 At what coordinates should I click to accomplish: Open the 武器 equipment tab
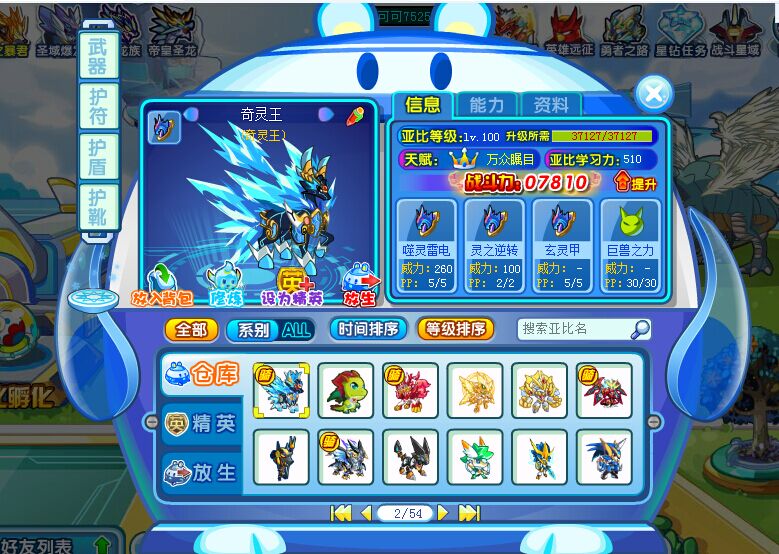click(x=98, y=56)
